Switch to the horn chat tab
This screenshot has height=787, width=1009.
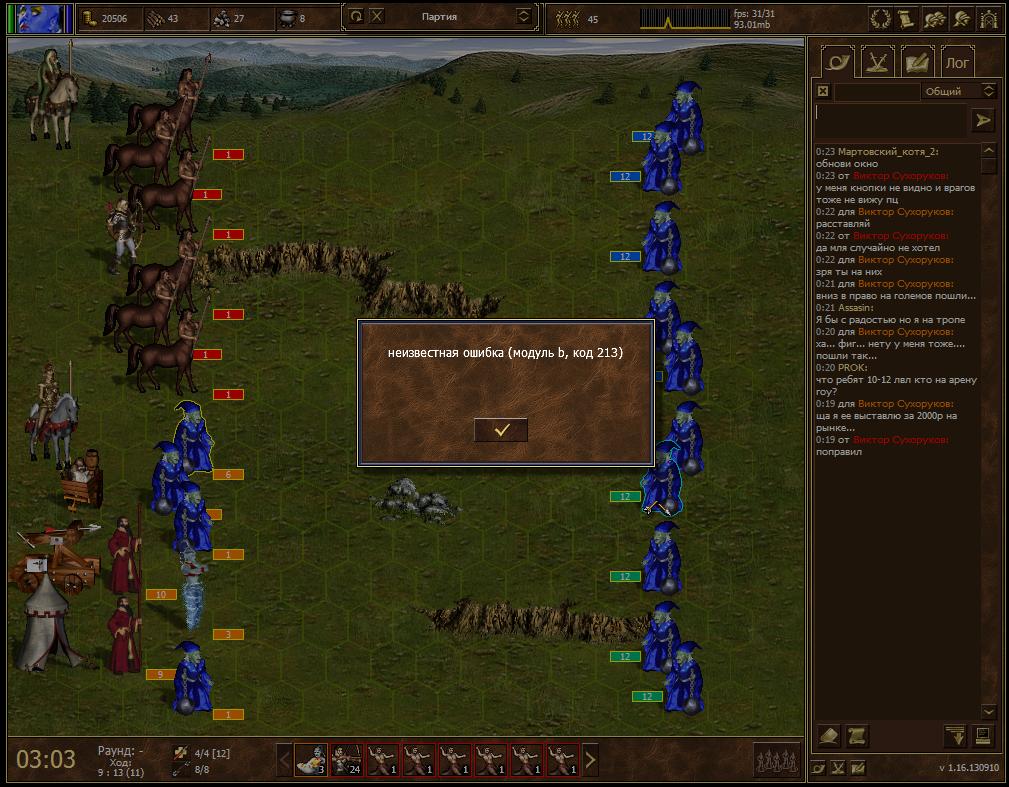(837, 62)
